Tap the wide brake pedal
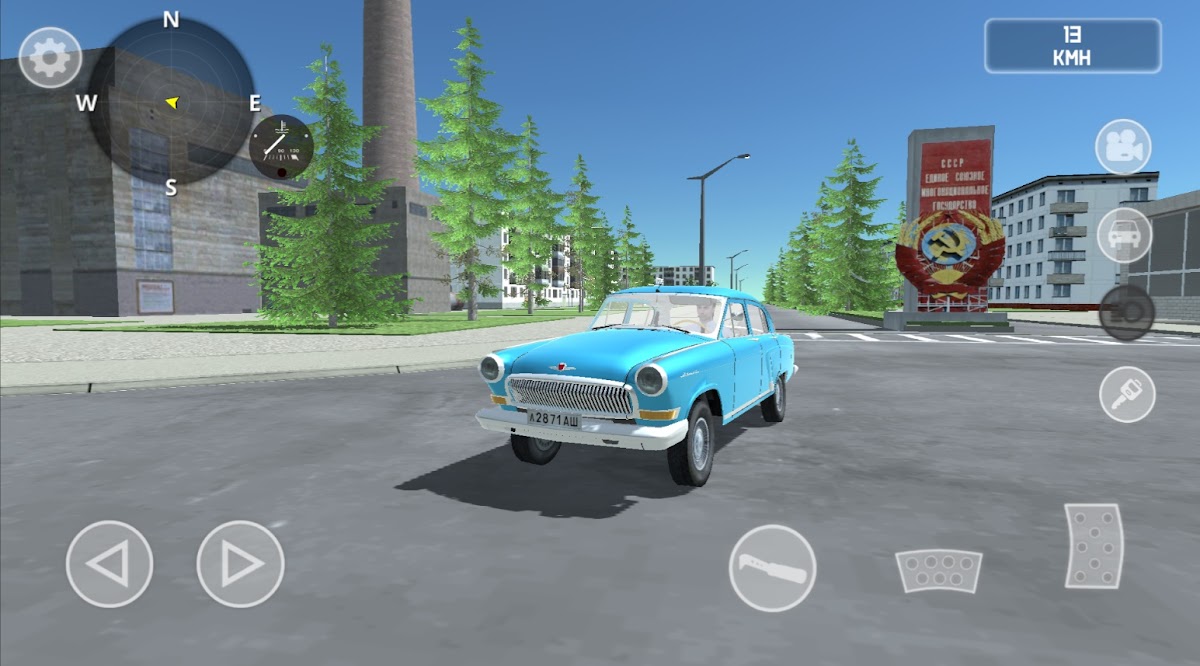 click(938, 570)
